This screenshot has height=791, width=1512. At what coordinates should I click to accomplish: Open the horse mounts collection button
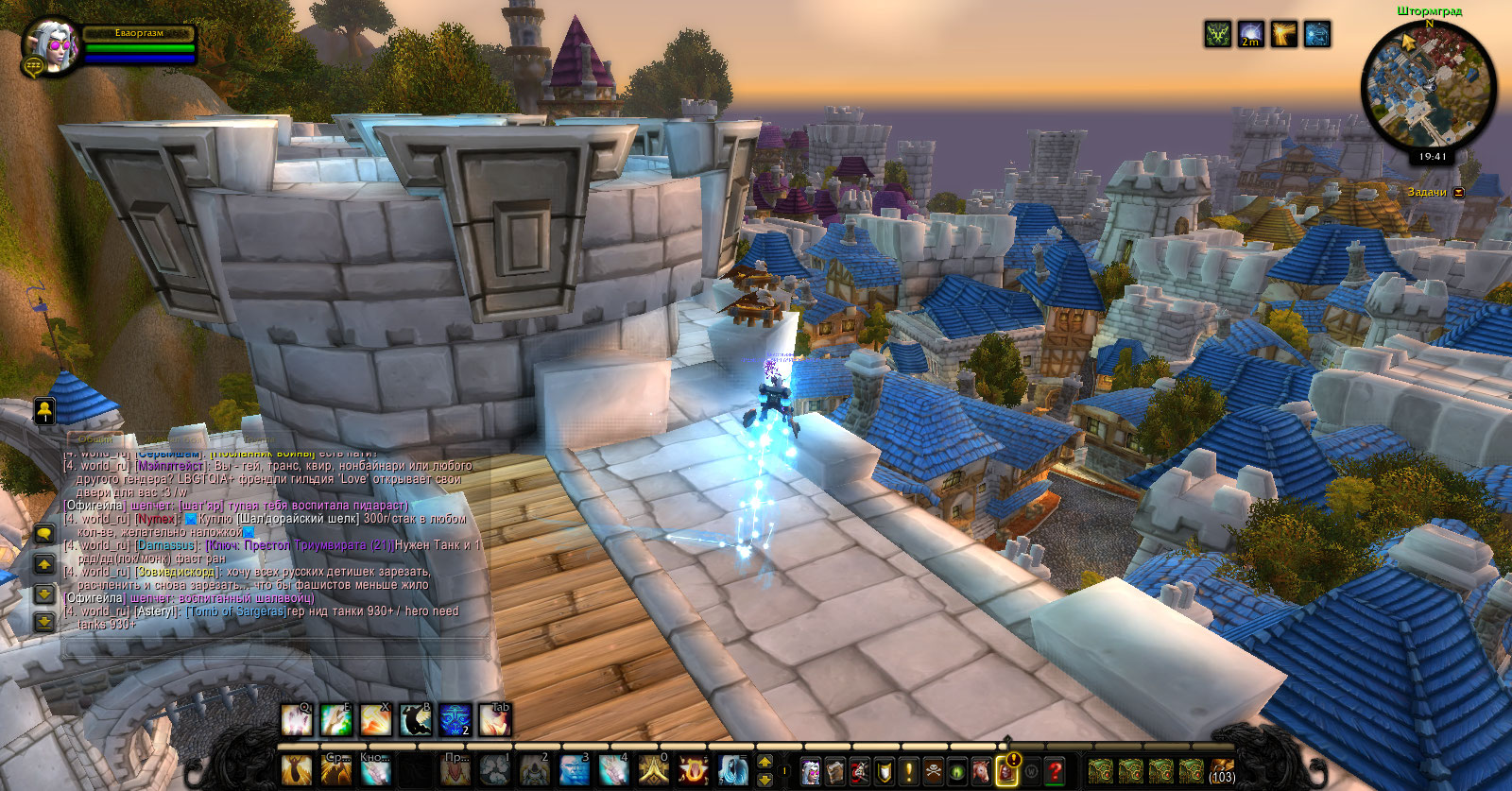coord(982,771)
